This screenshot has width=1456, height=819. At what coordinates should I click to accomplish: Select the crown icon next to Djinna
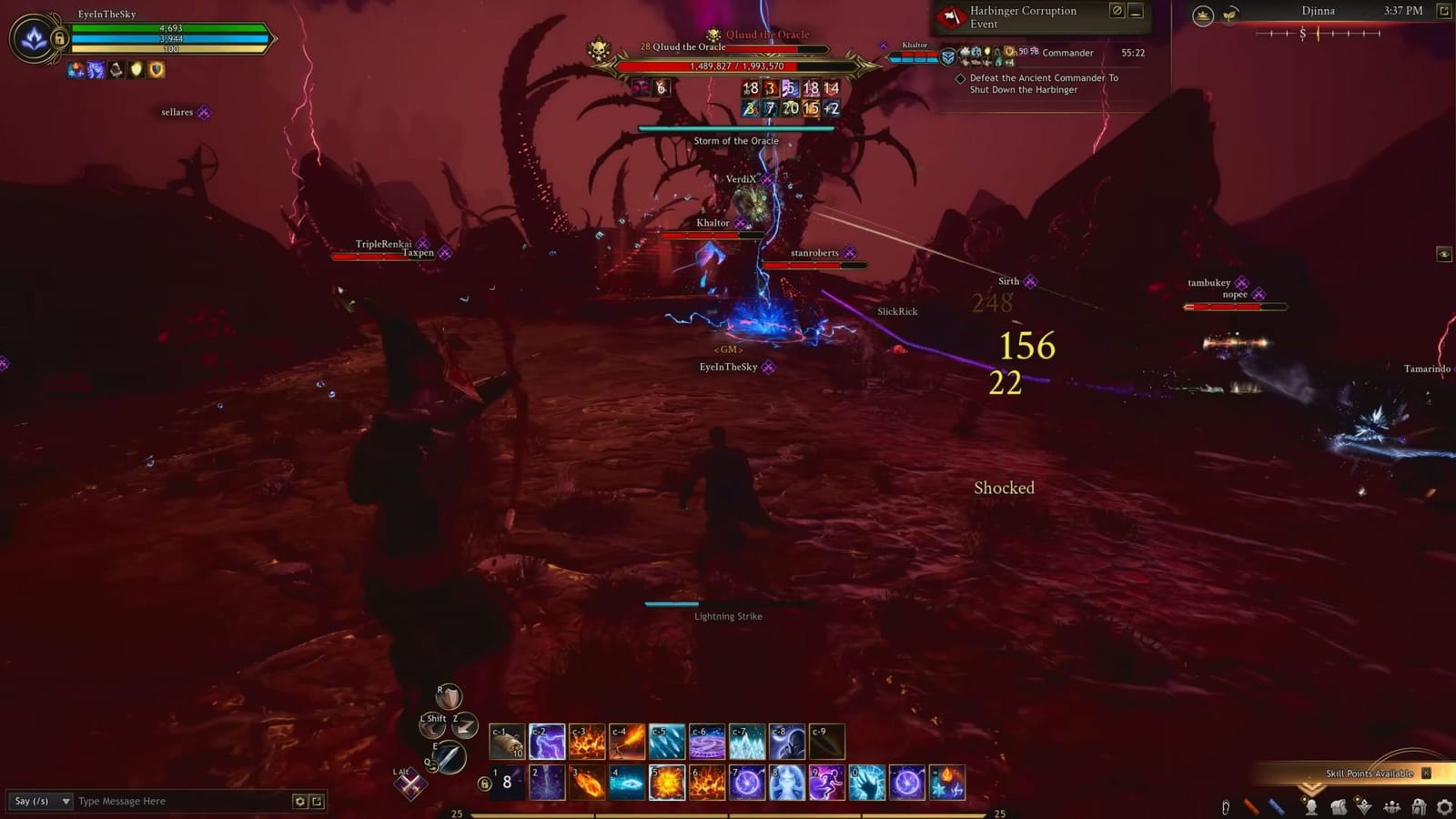point(1203,14)
